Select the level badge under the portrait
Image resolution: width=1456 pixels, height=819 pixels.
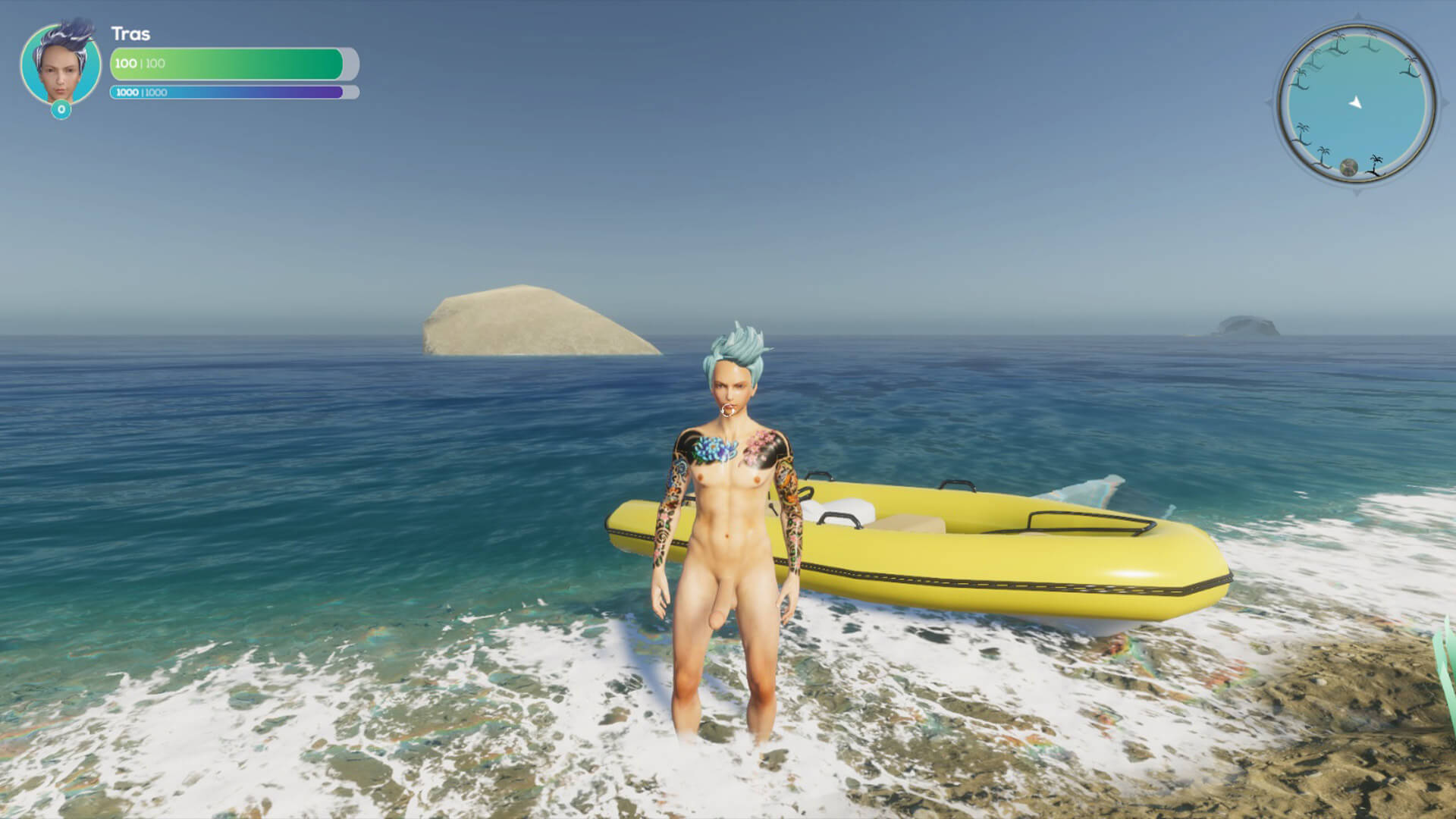[x=61, y=110]
